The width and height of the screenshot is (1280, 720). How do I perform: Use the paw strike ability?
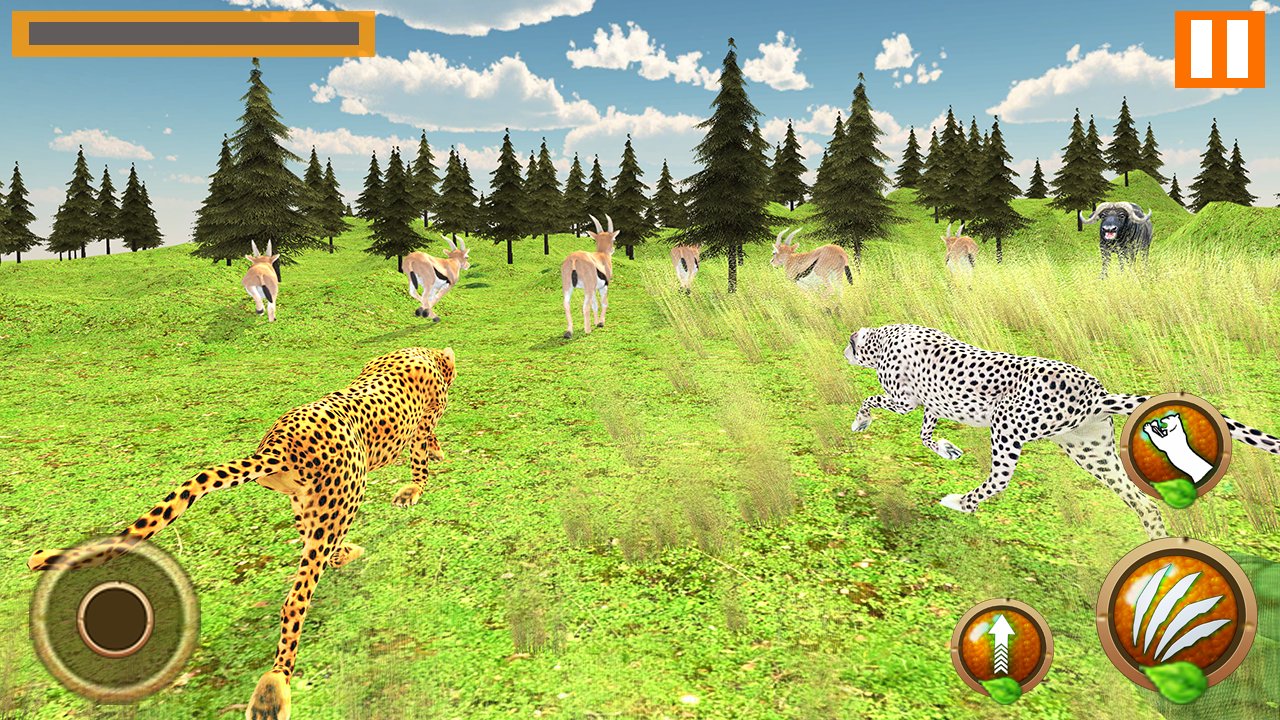click(1175, 446)
